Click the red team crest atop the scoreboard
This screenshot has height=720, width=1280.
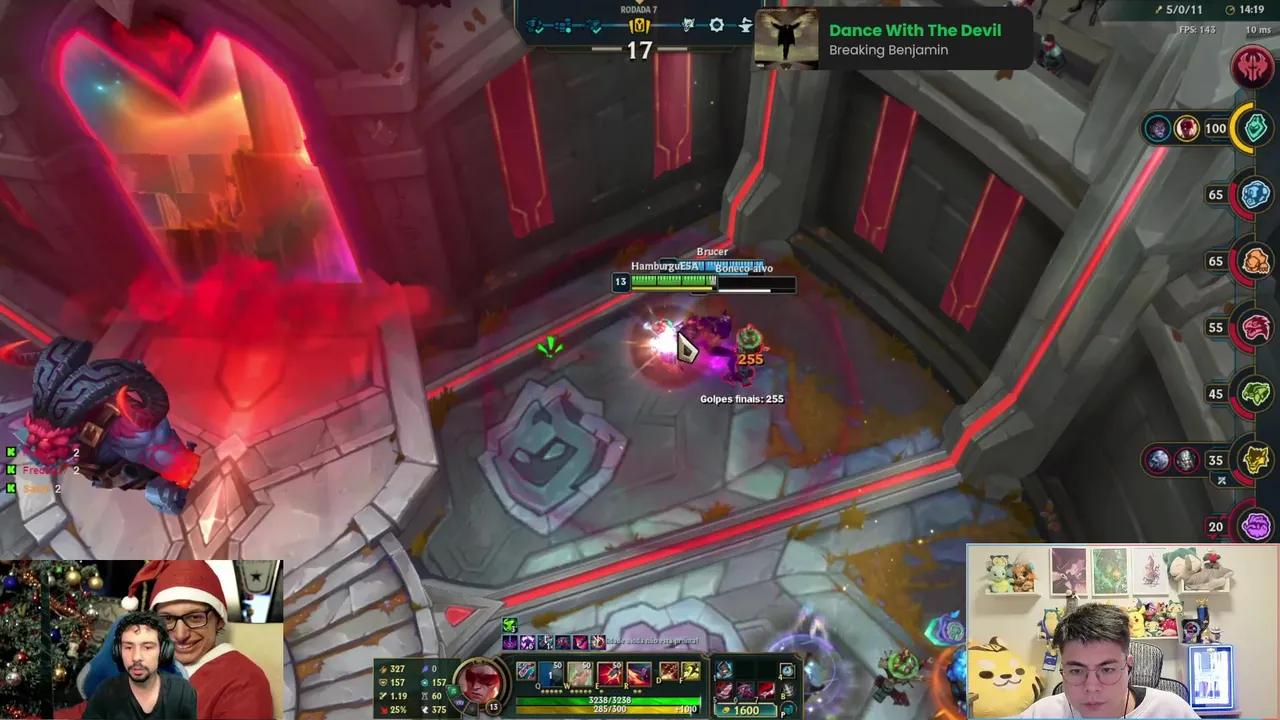[x=1254, y=68]
